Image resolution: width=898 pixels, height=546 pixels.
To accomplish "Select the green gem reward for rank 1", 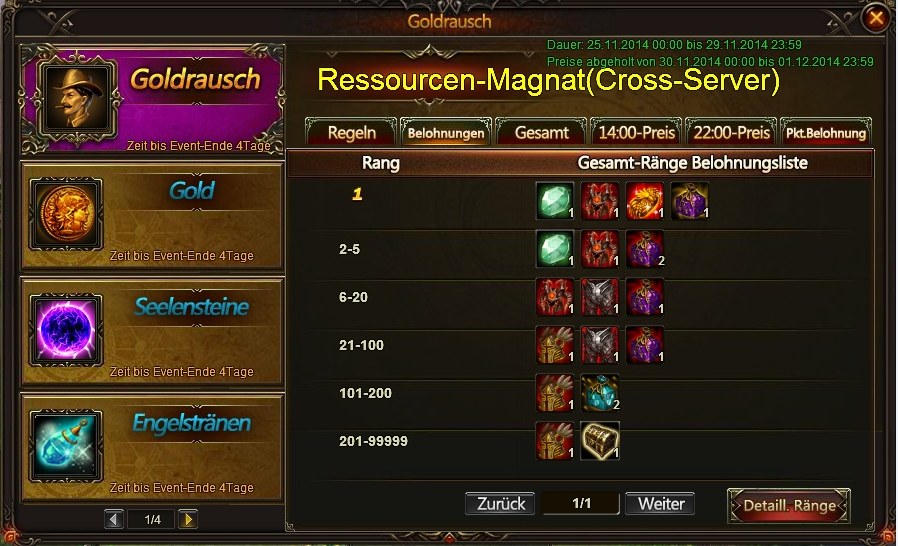I will (x=555, y=200).
